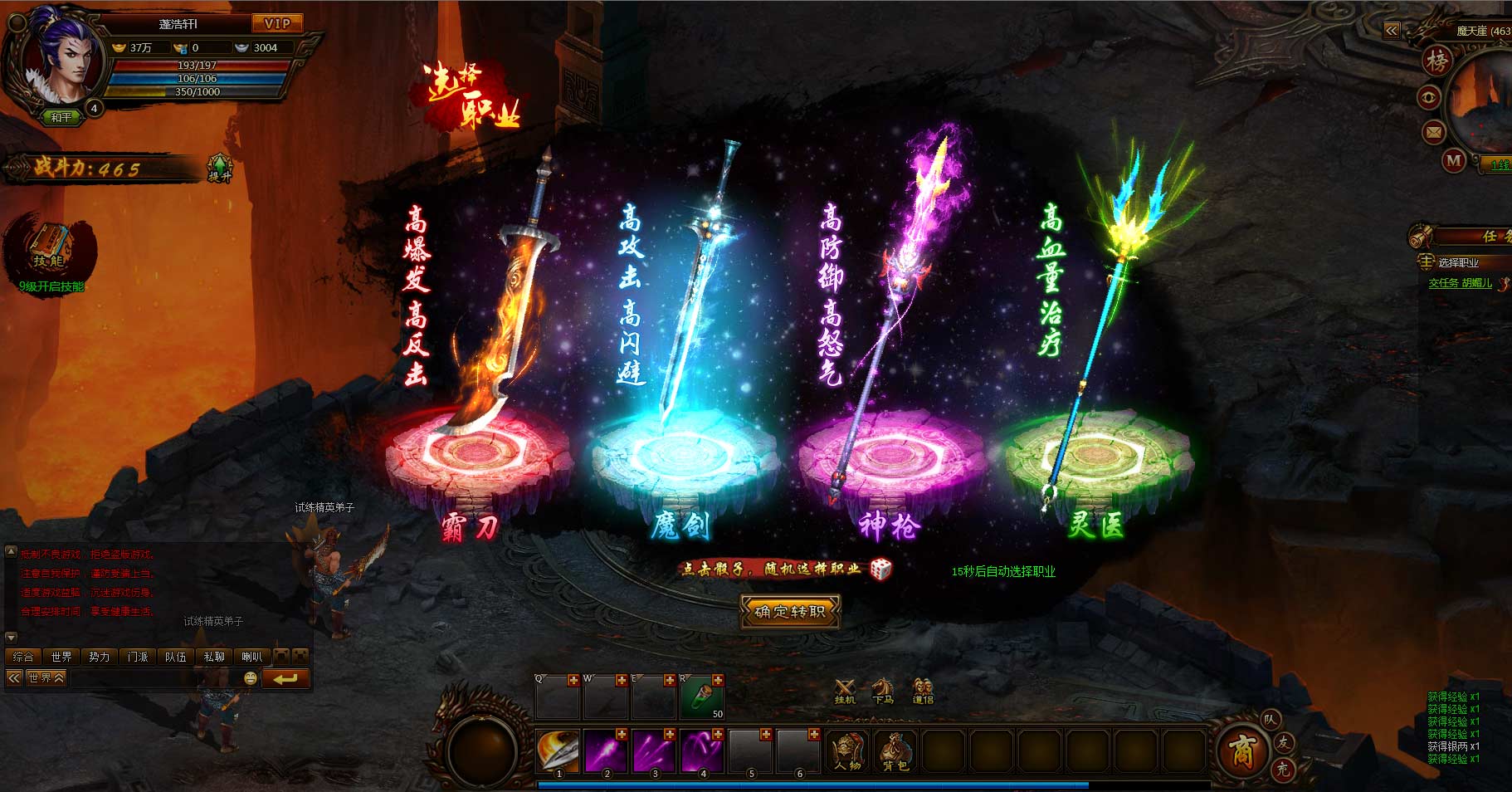This screenshot has width=1512, height=792.
Task: Open the 背包 bag inventory
Action: coord(895,750)
